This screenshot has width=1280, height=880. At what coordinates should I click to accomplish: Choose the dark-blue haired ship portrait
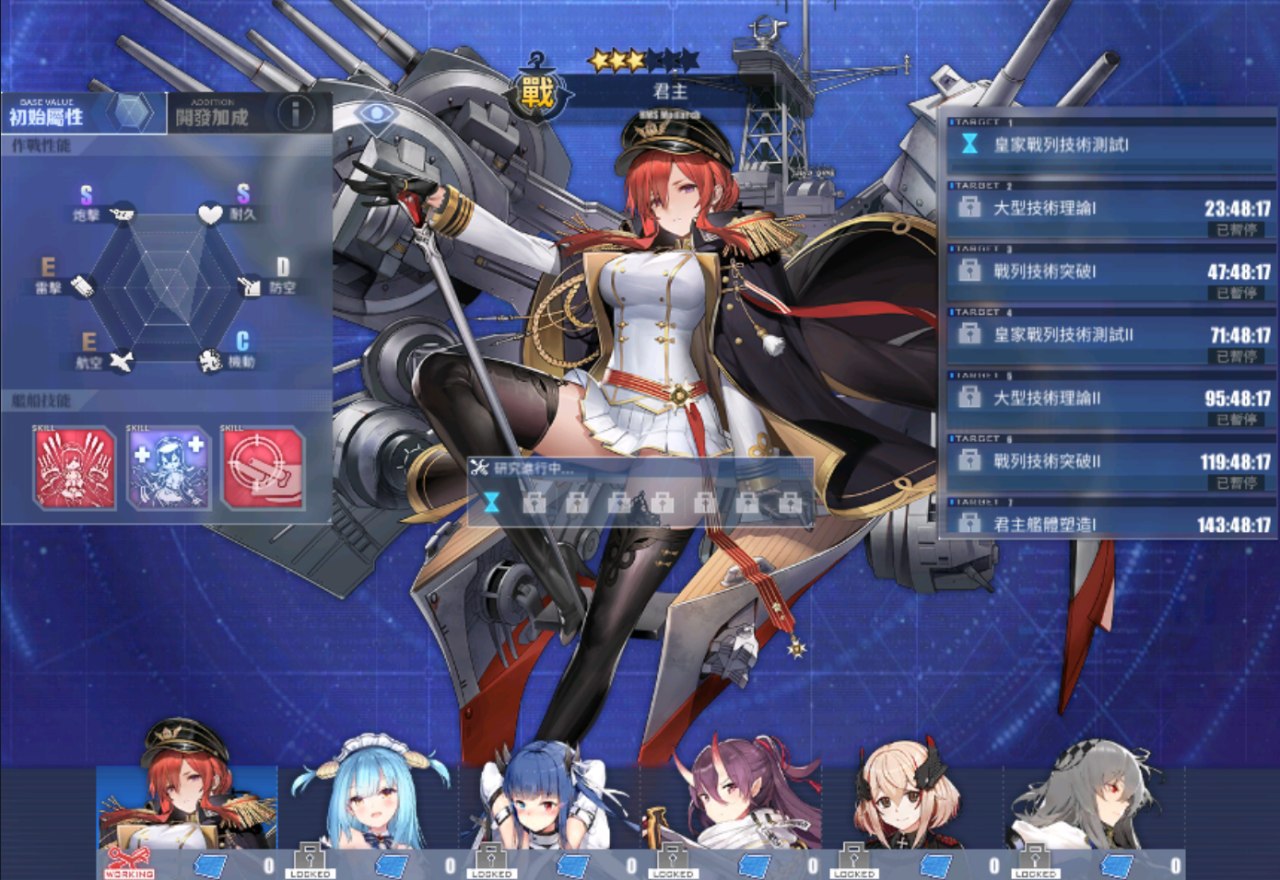[550, 800]
